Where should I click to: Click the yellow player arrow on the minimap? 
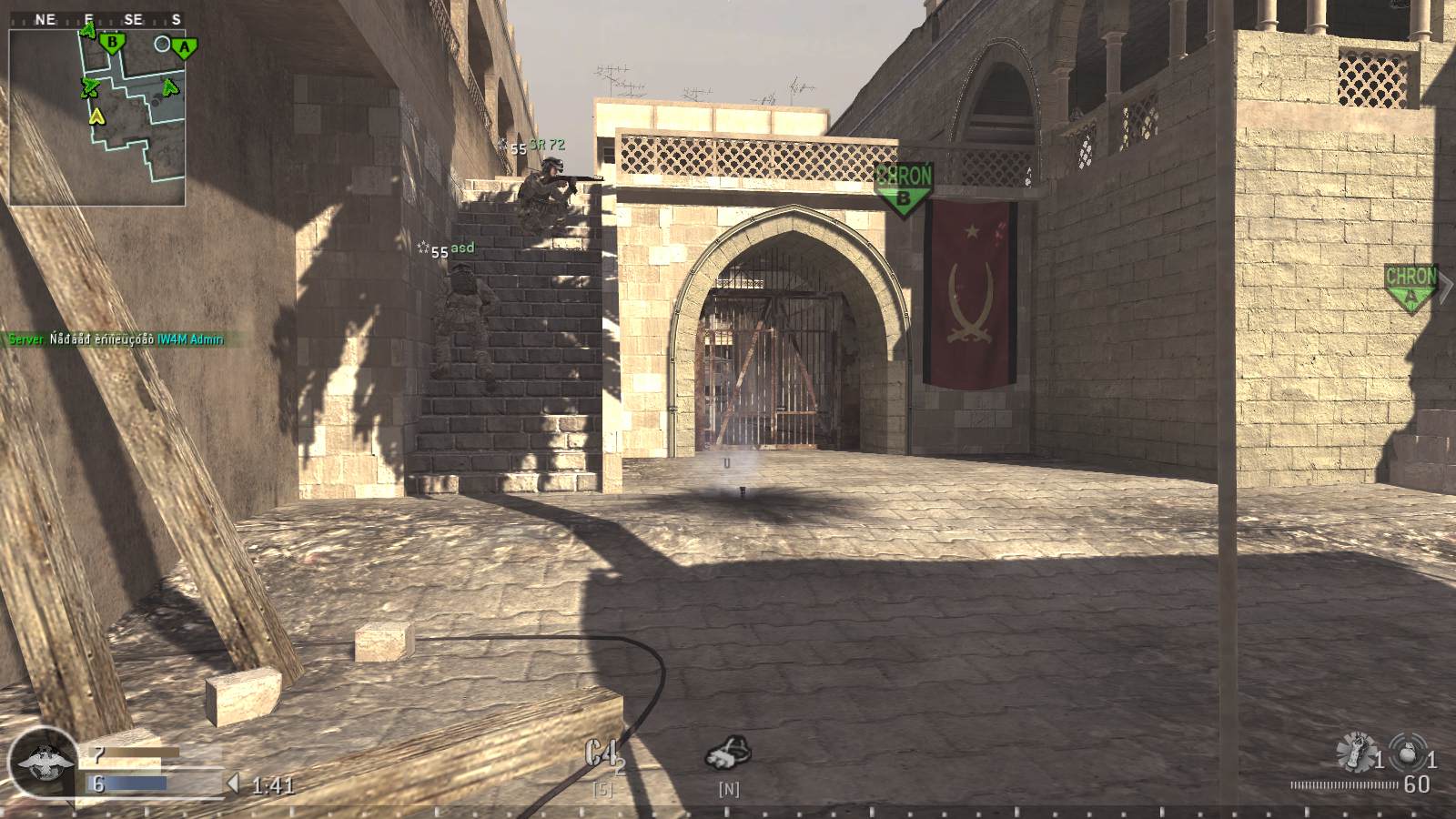96,116
